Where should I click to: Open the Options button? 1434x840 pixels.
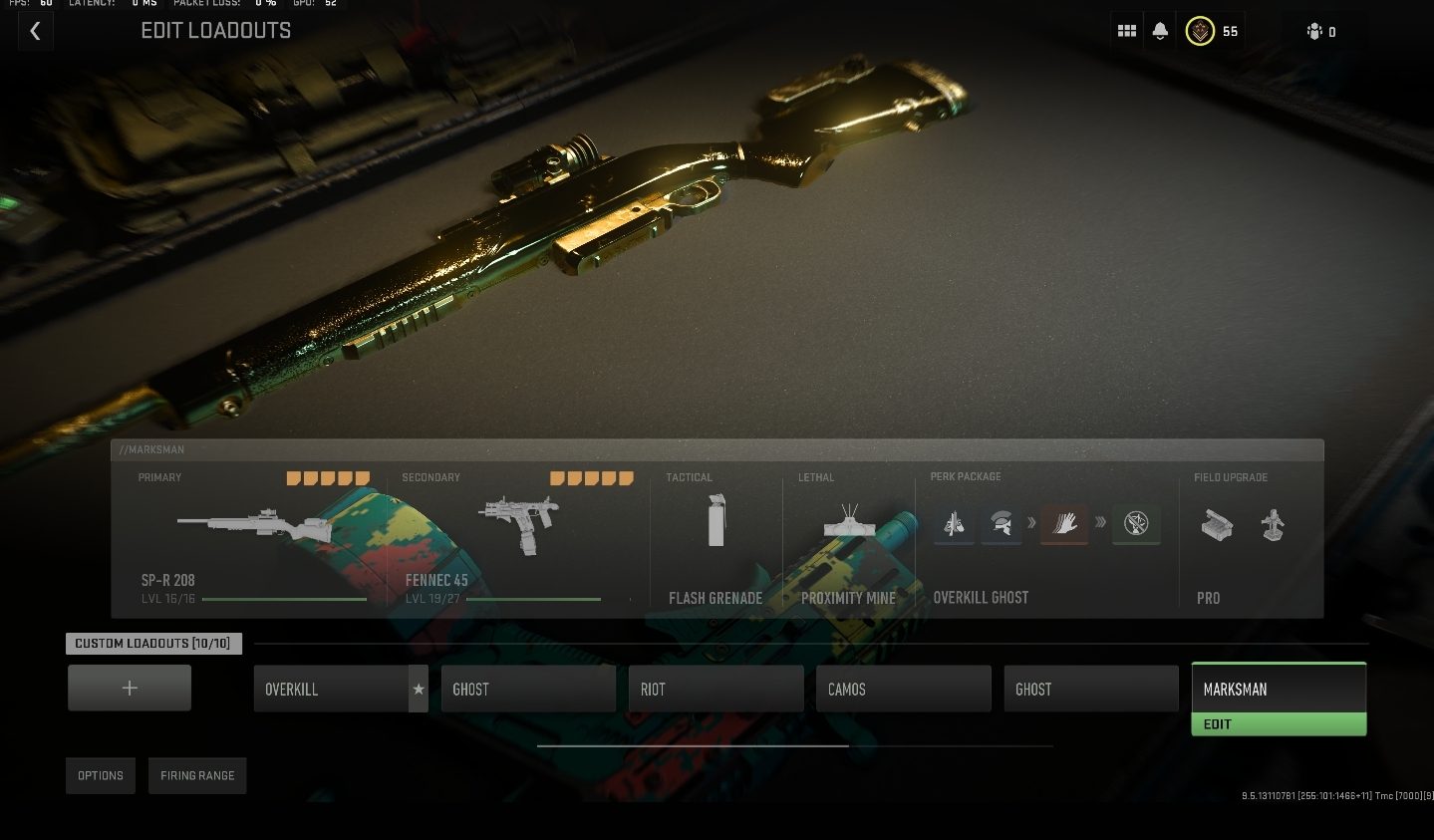pos(101,776)
